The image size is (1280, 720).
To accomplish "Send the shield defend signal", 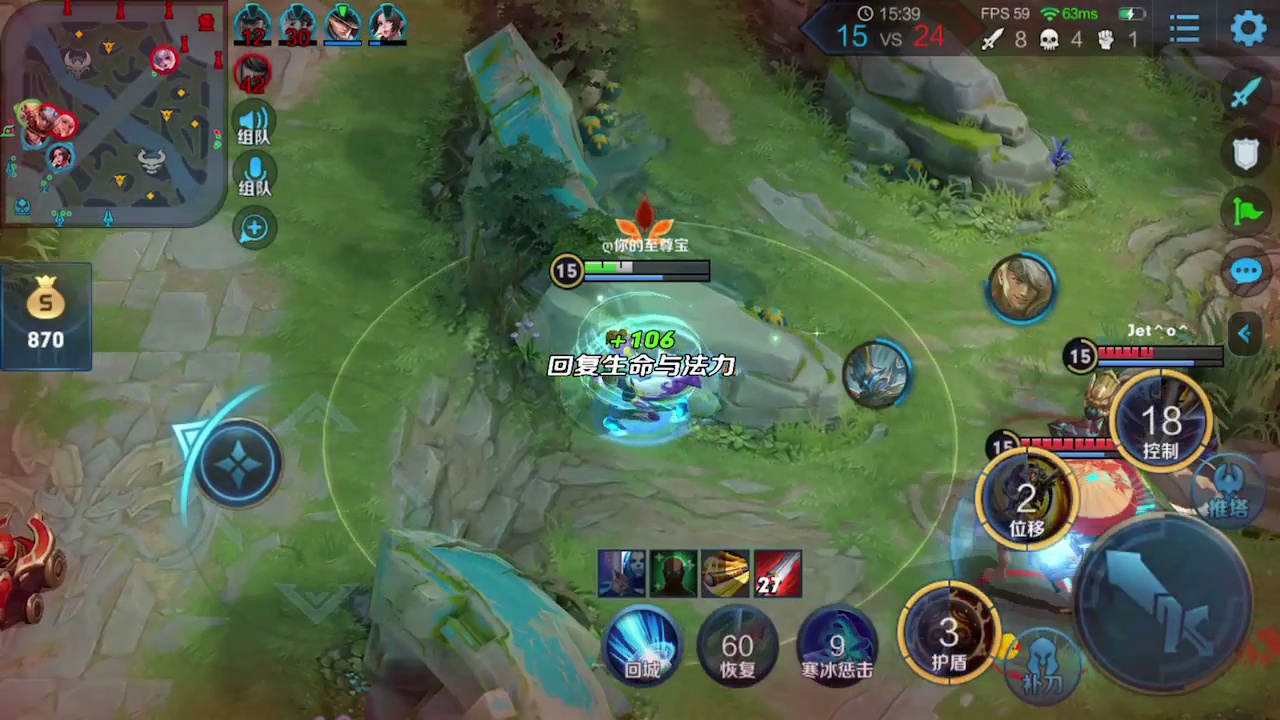I will 1245,154.
